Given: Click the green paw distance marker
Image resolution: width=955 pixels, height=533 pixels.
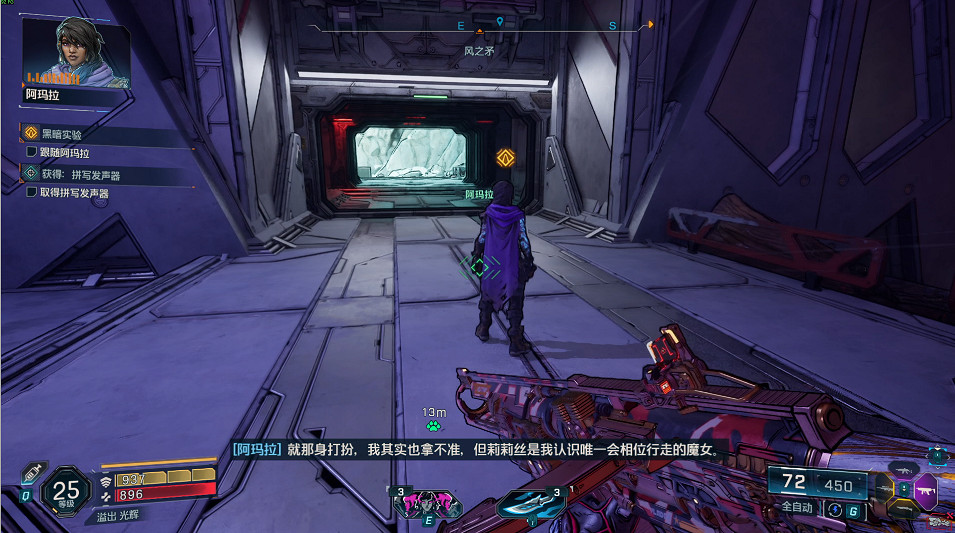Looking at the screenshot, I should tap(433, 426).
